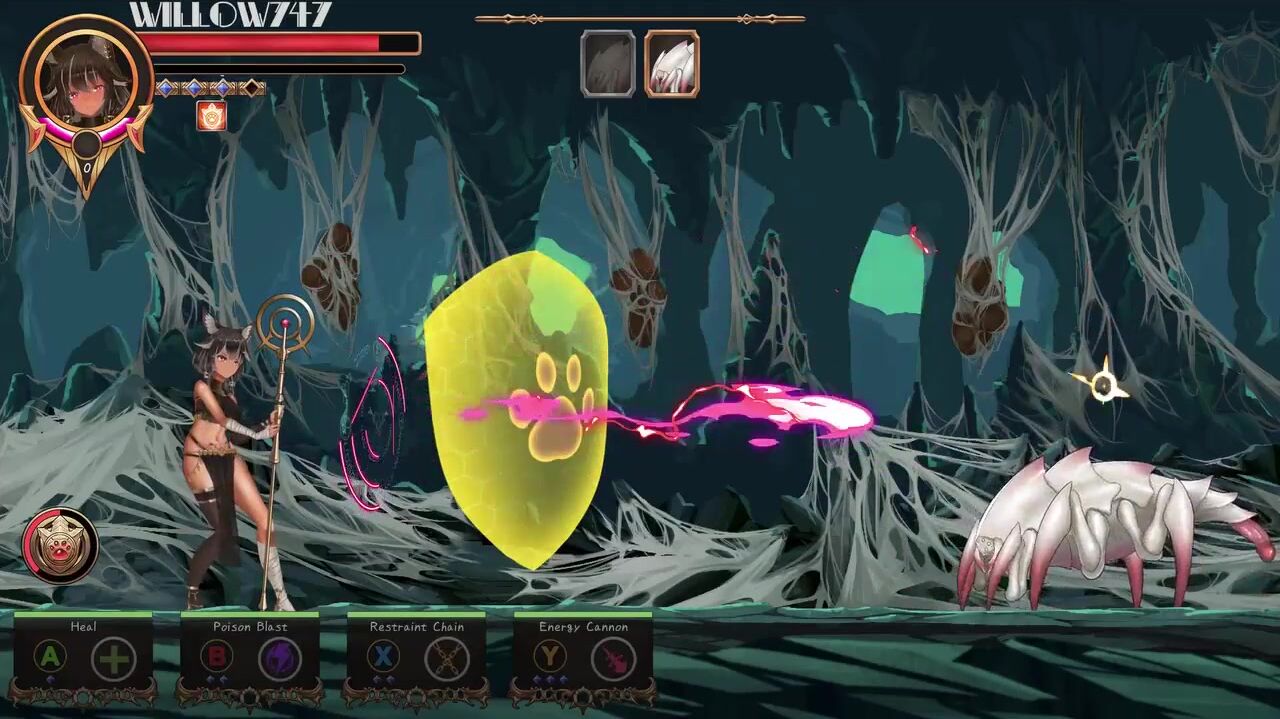Open the round pig-face emblem near the skill bar
1280x719 pixels.
[x=60, y=546]
